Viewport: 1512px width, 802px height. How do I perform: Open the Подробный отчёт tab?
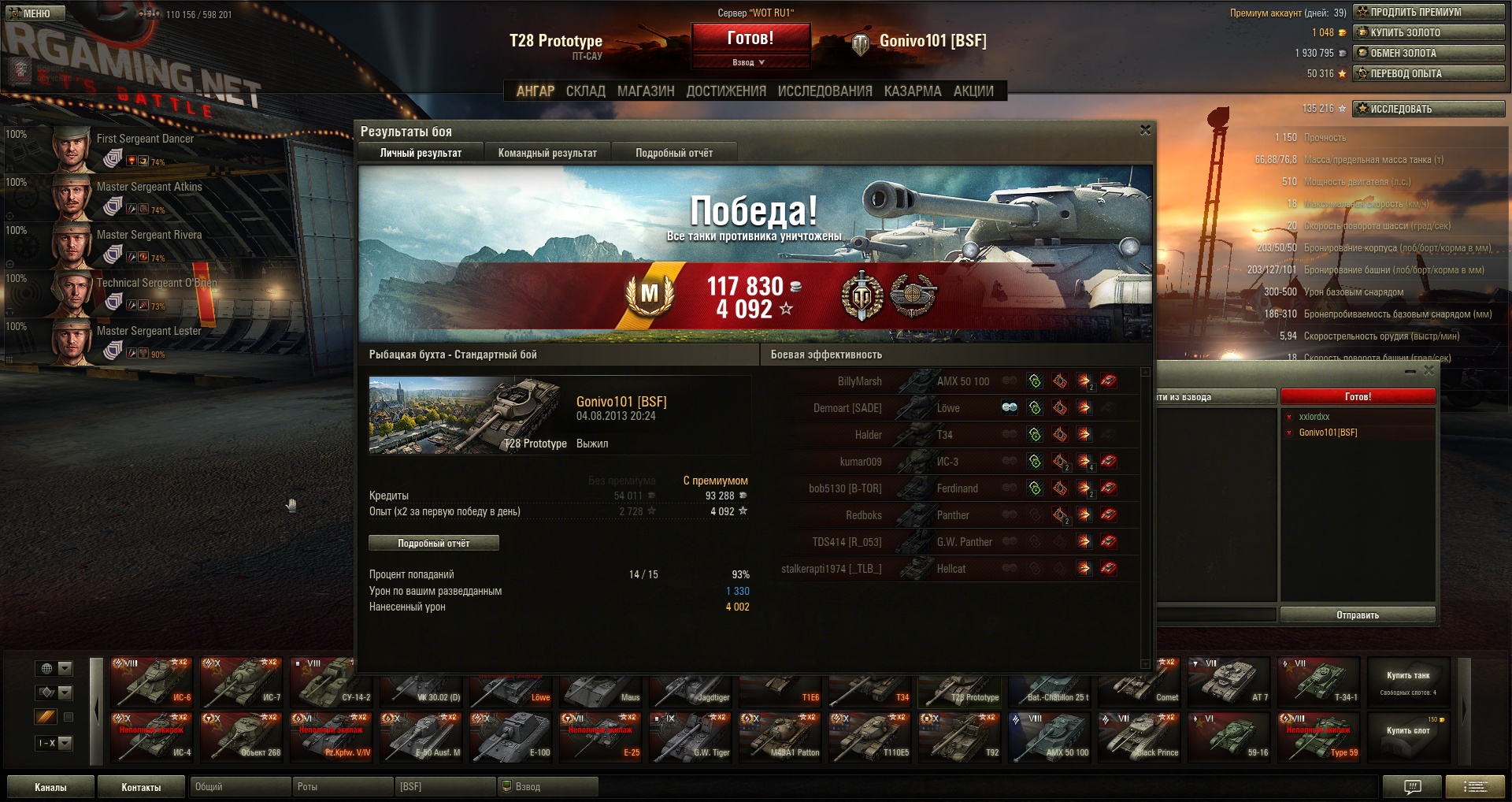tap(674, 153)
